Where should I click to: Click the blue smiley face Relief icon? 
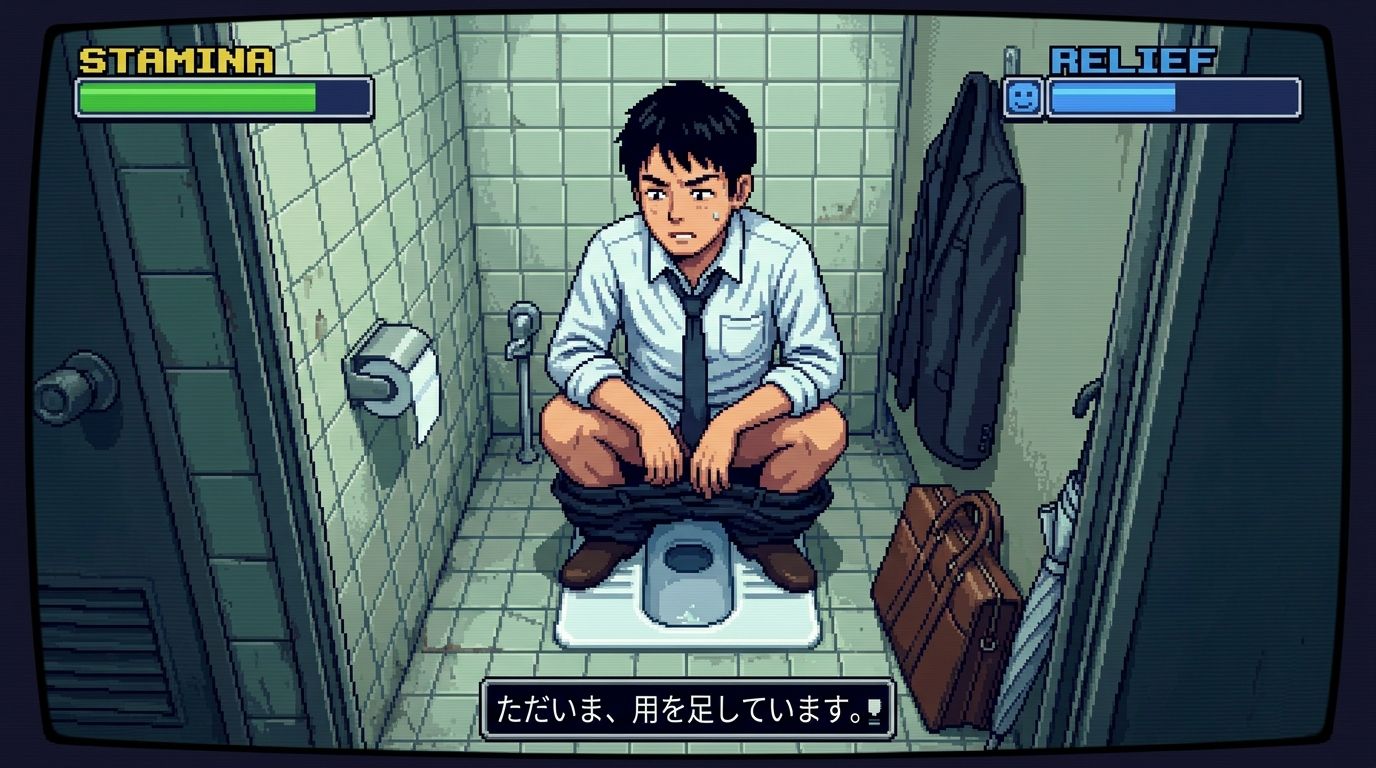(1022, 97)
